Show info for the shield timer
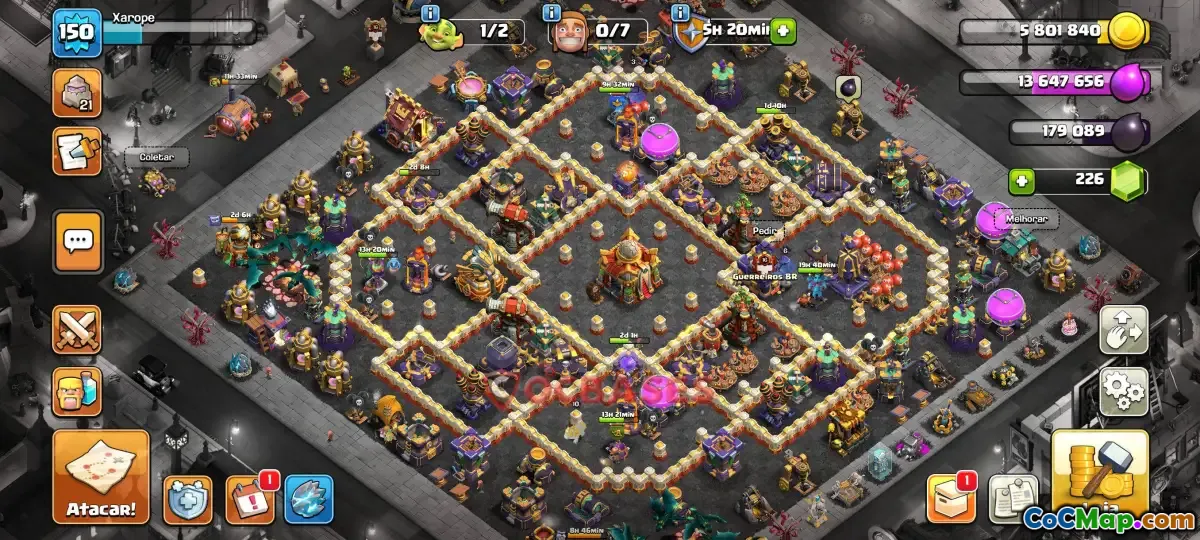Viewport: 1200px width, 540px height. tap(681, 13)
